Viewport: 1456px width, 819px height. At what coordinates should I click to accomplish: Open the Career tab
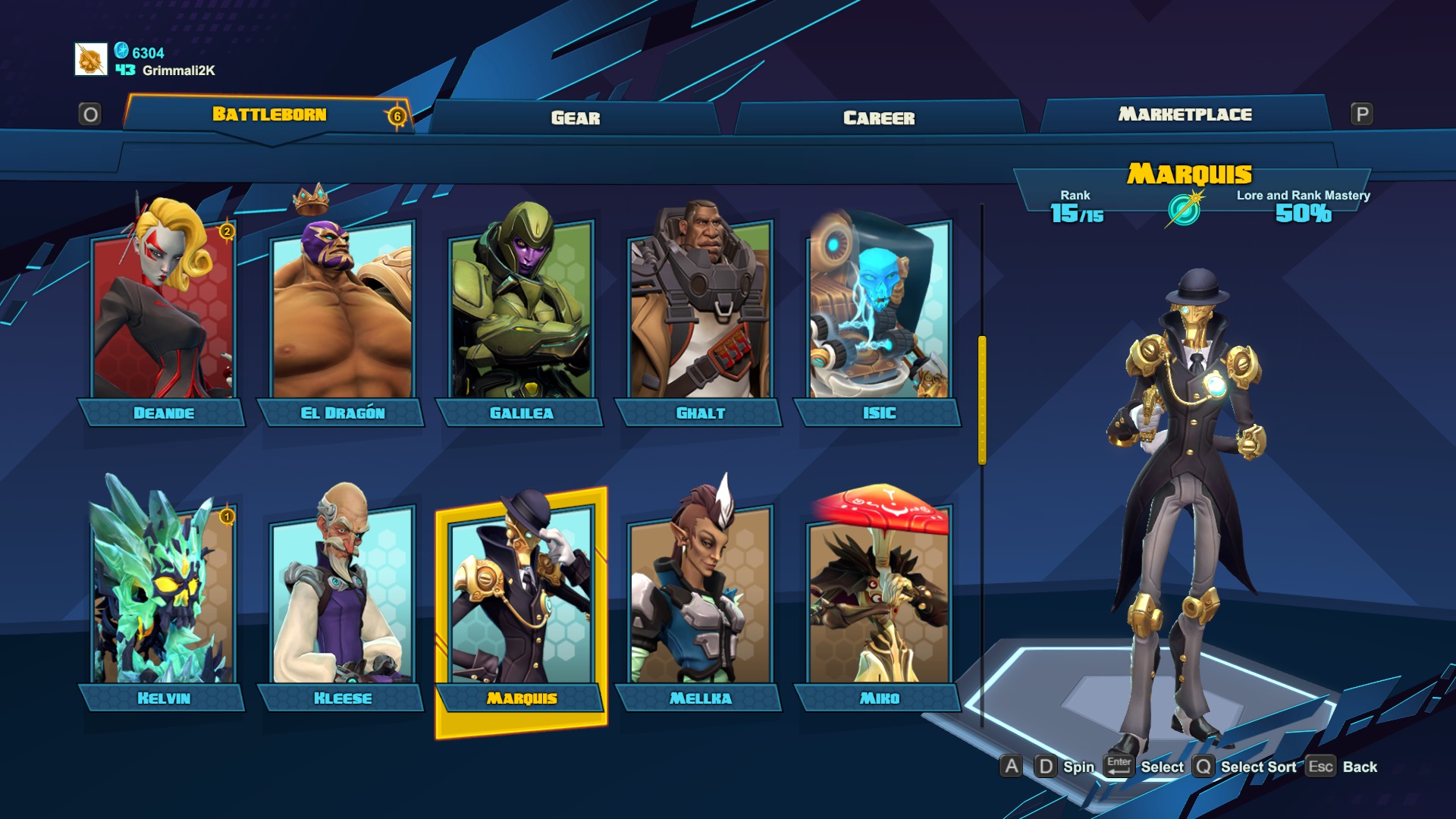(x=879, y=118)
